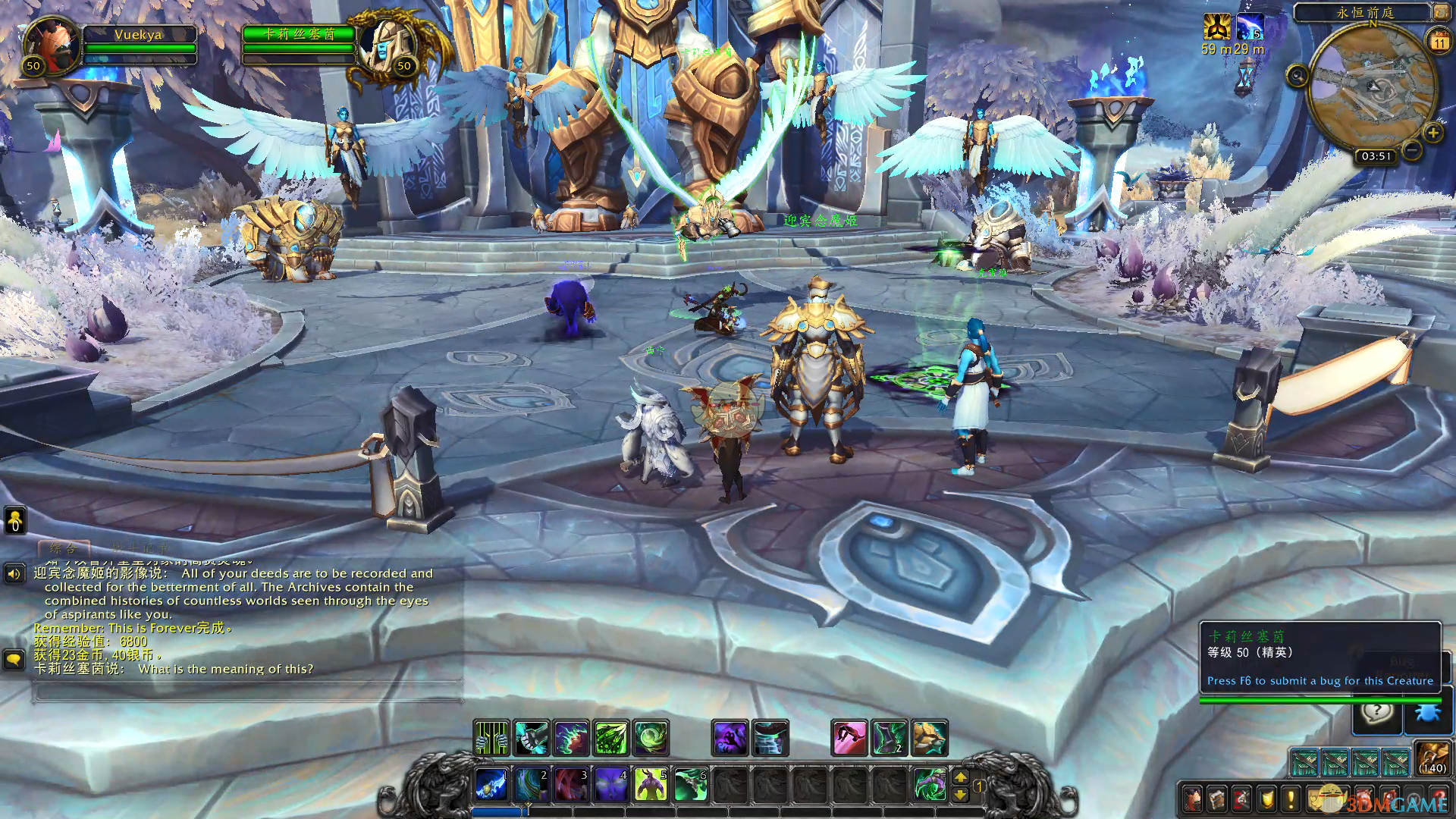1456x819 pixels.
Task: Open the question-mark speech bubble feedback button
Action: click(x=1377, y=713)
